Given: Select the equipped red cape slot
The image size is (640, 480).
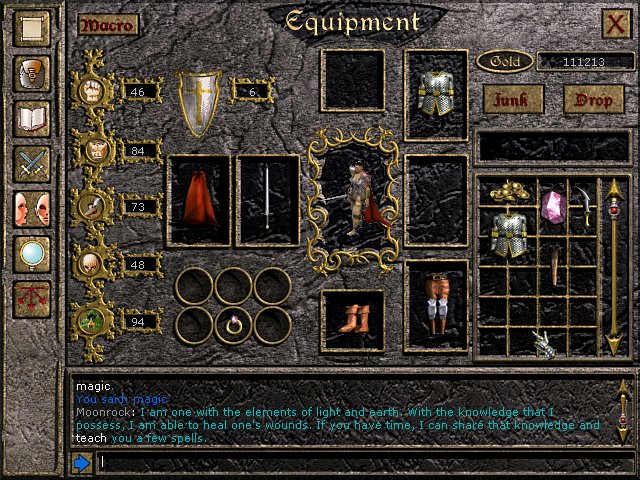Looking at the screenshot, I should tap(199, 200).
